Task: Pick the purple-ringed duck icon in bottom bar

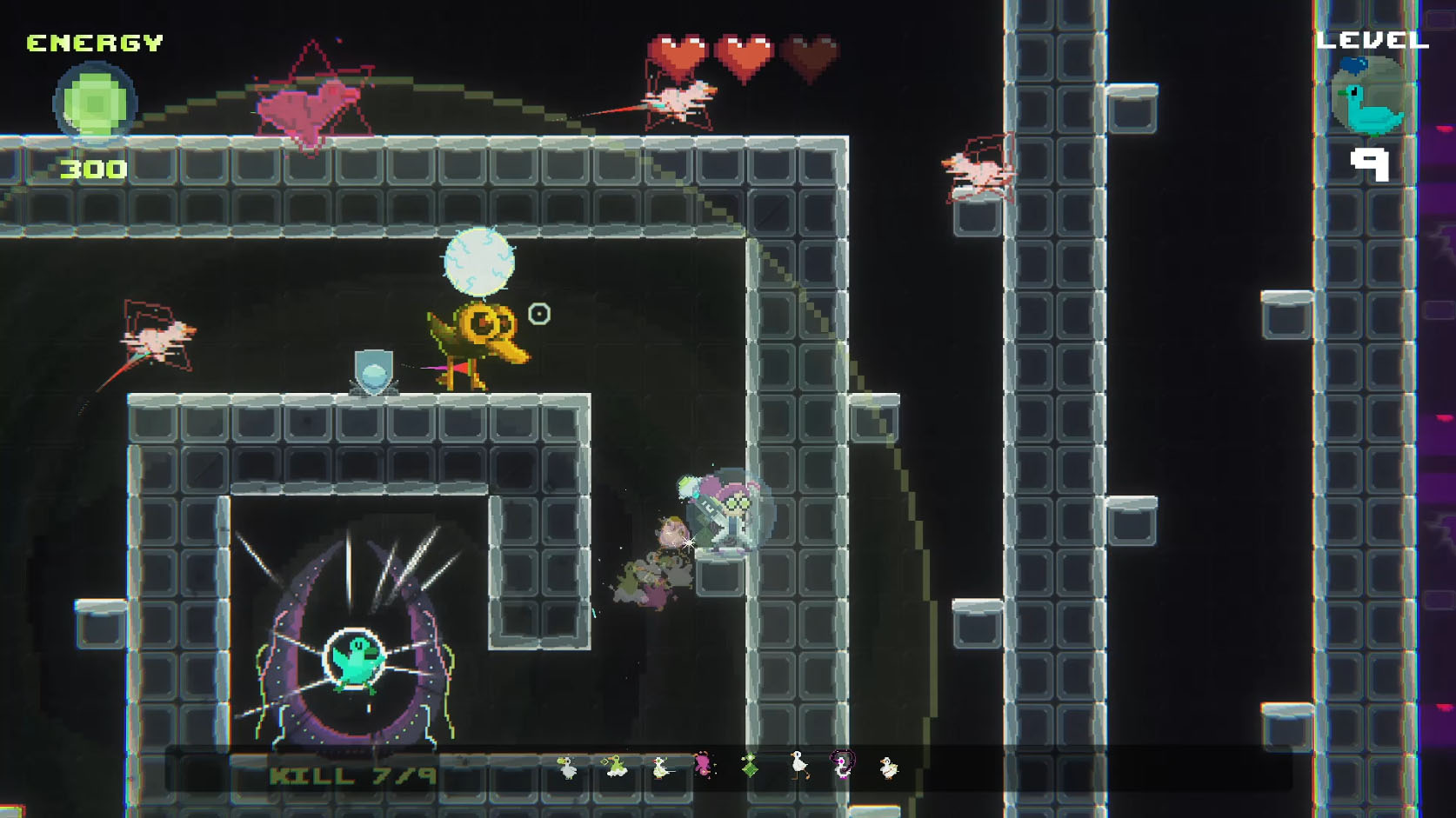Action: click(x=842, y=765)
